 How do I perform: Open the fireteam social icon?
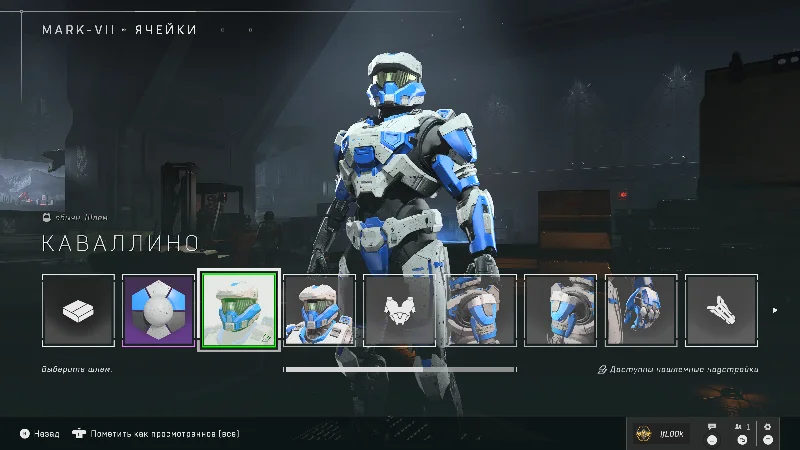pos(741,432)
